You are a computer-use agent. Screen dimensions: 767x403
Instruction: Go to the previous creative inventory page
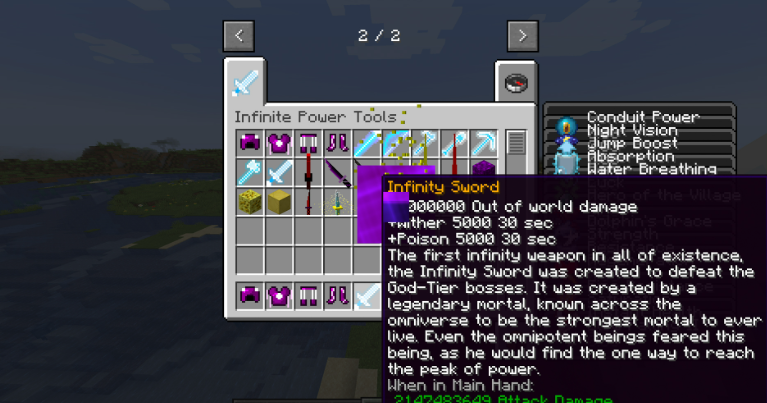(238, 37)
